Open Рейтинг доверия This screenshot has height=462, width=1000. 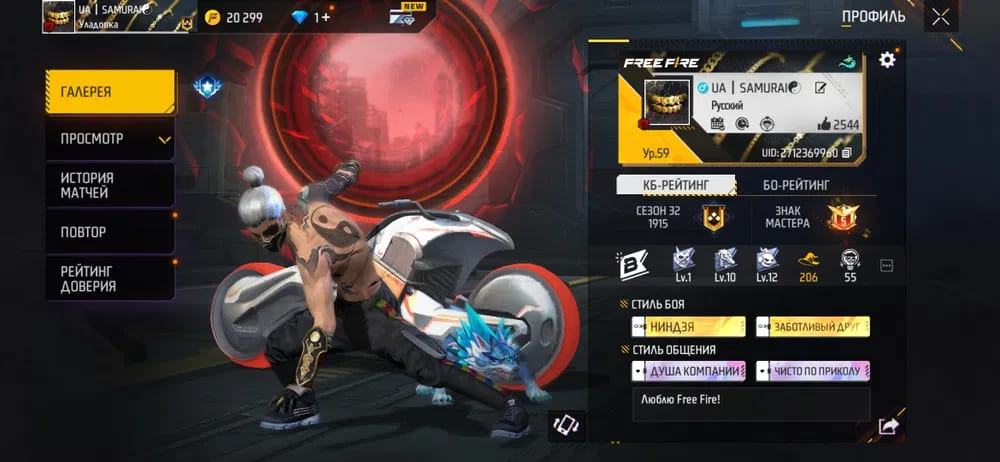(109, 278)
